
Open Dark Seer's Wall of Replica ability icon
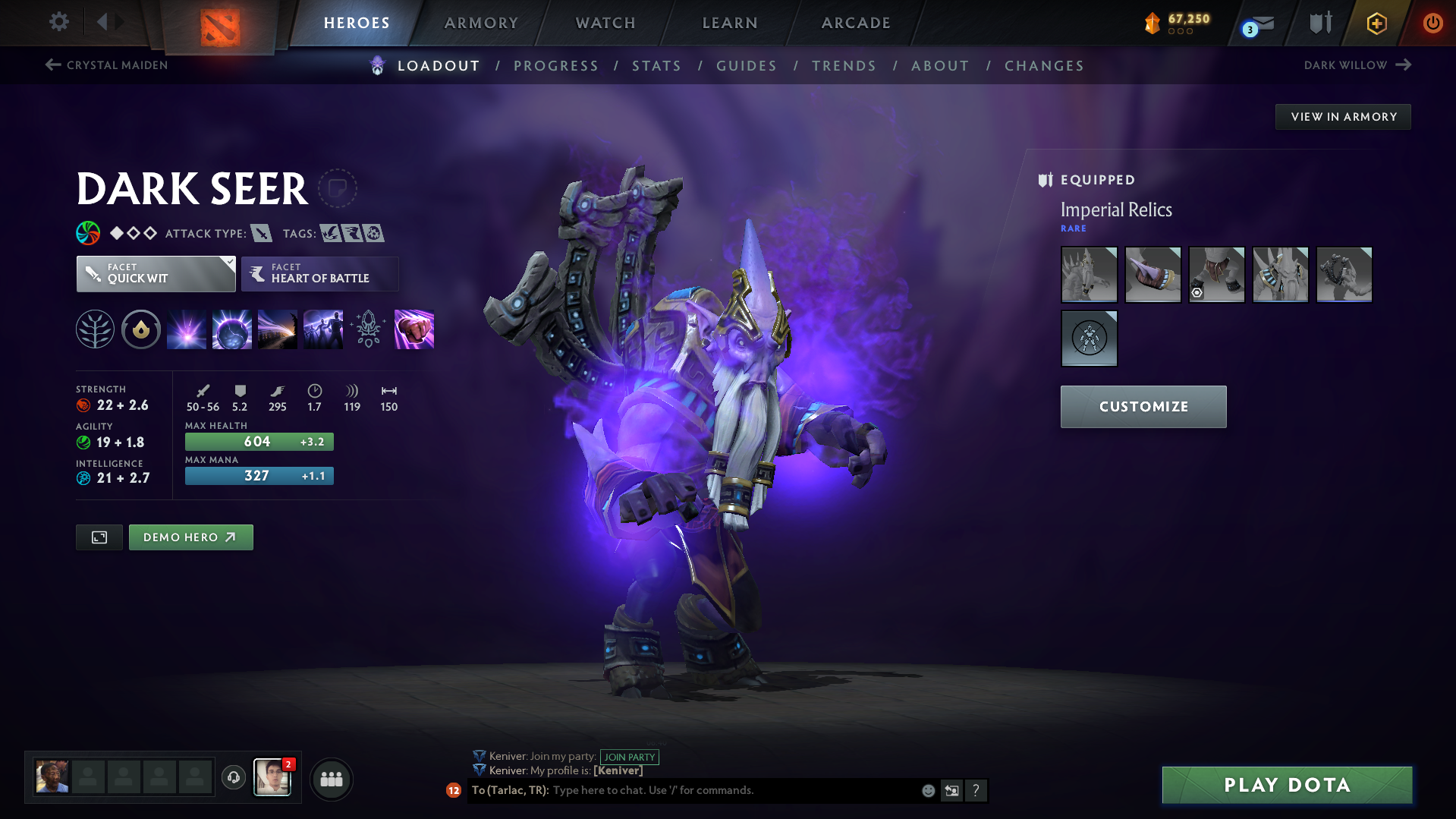tap(322, 329)
